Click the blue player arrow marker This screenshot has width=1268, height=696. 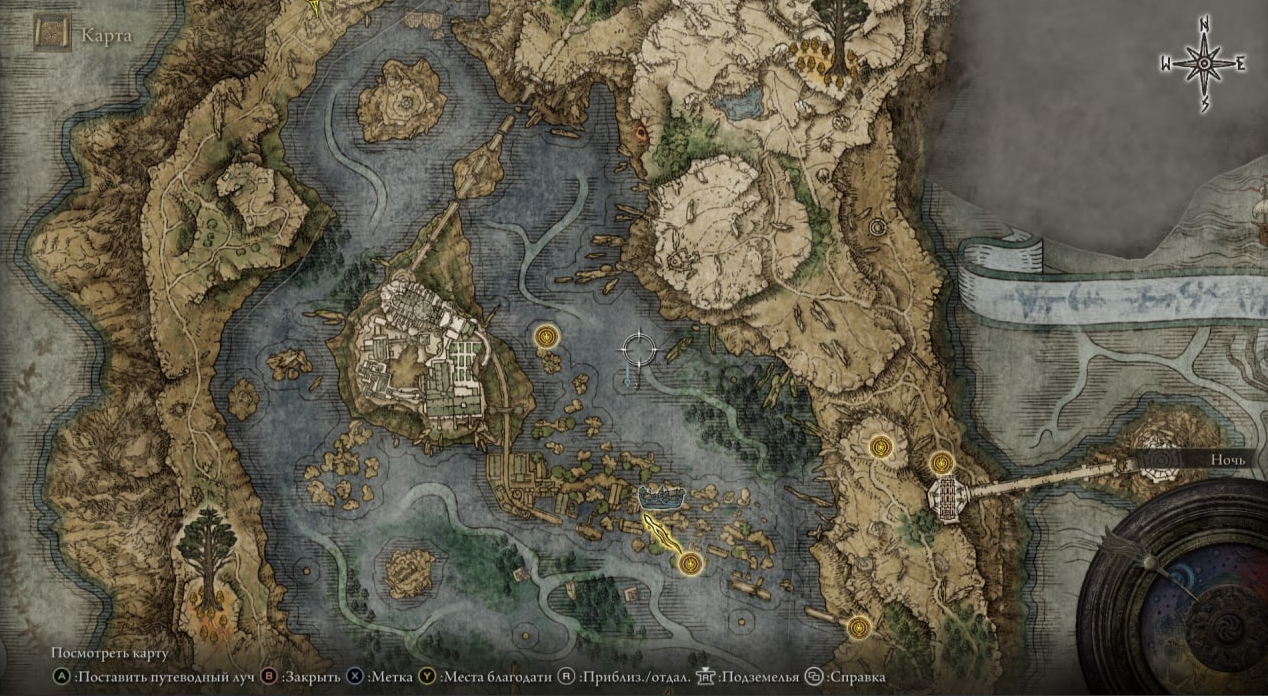[x=627, y=375]
